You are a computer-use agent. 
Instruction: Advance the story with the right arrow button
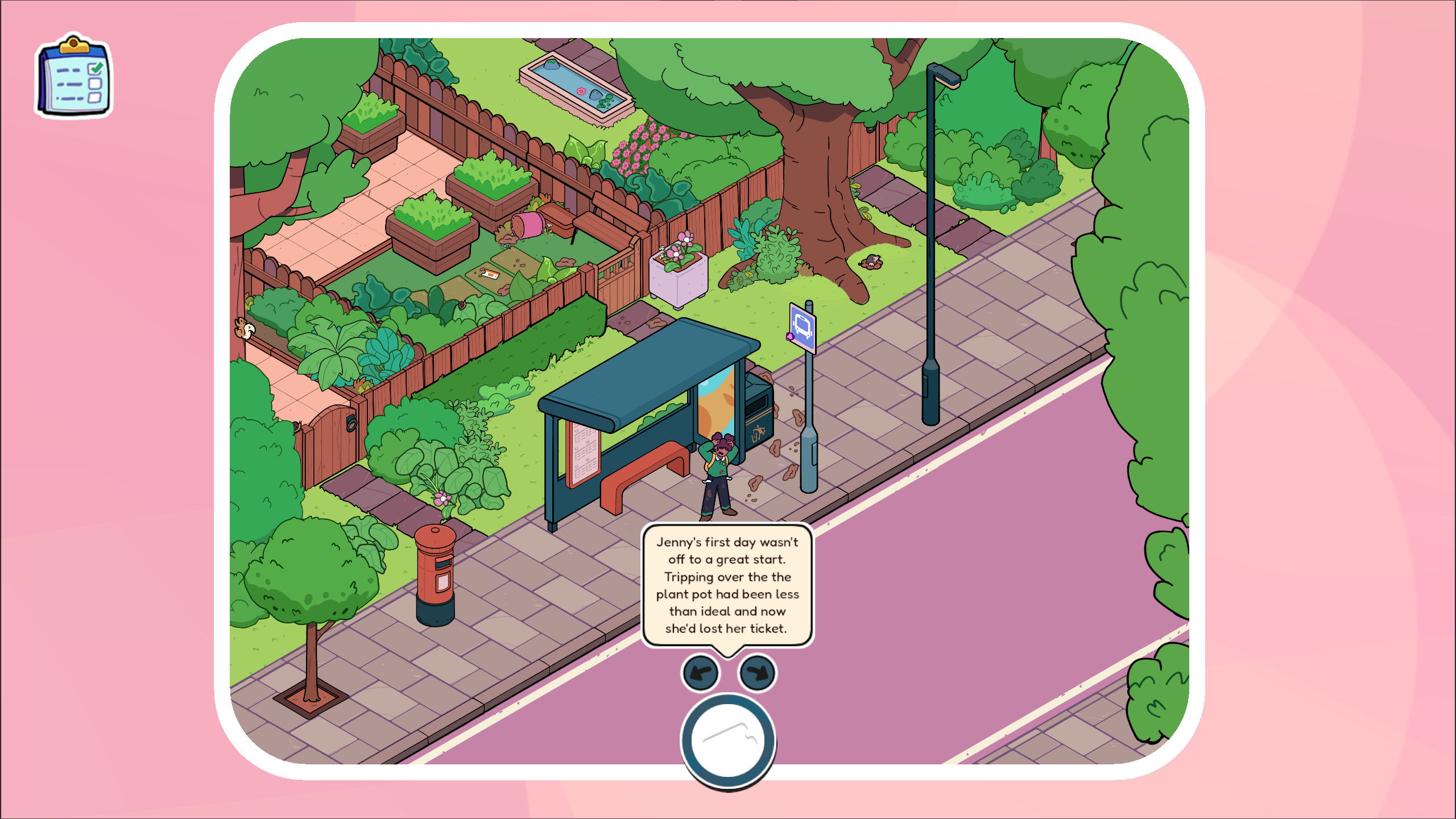click(x=757, y=673)
